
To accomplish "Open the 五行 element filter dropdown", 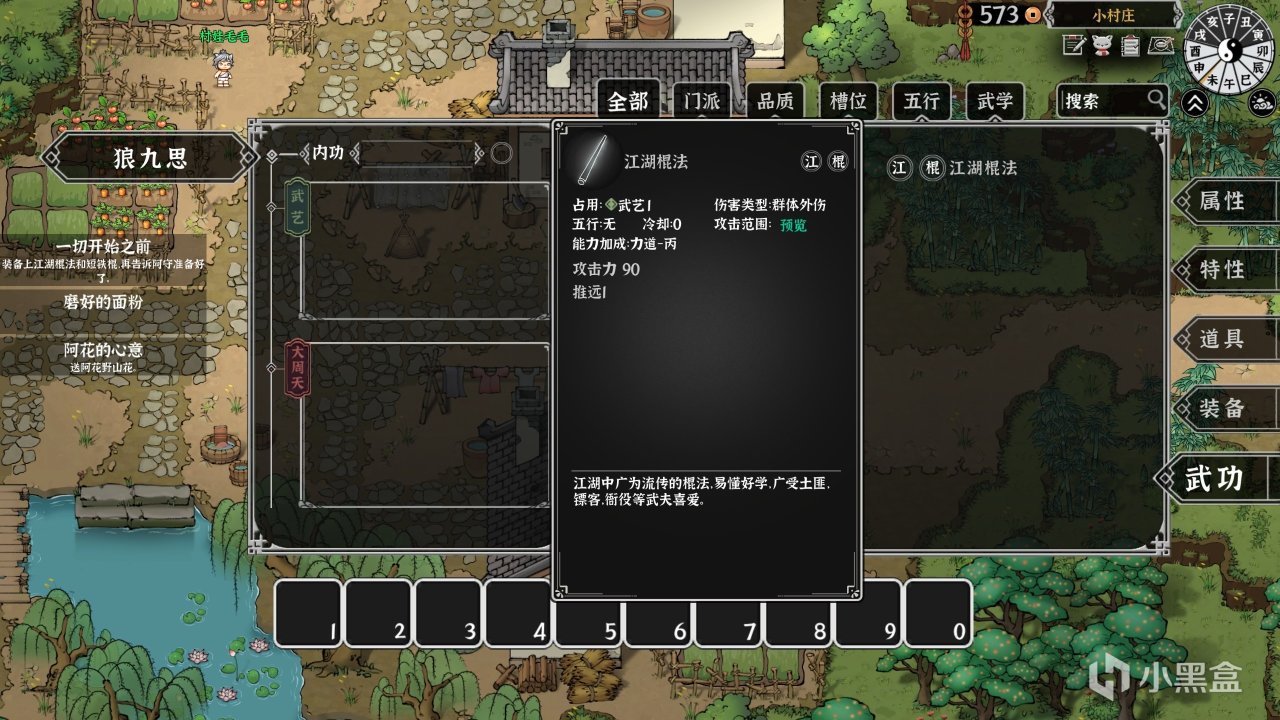I will point(919,100).
